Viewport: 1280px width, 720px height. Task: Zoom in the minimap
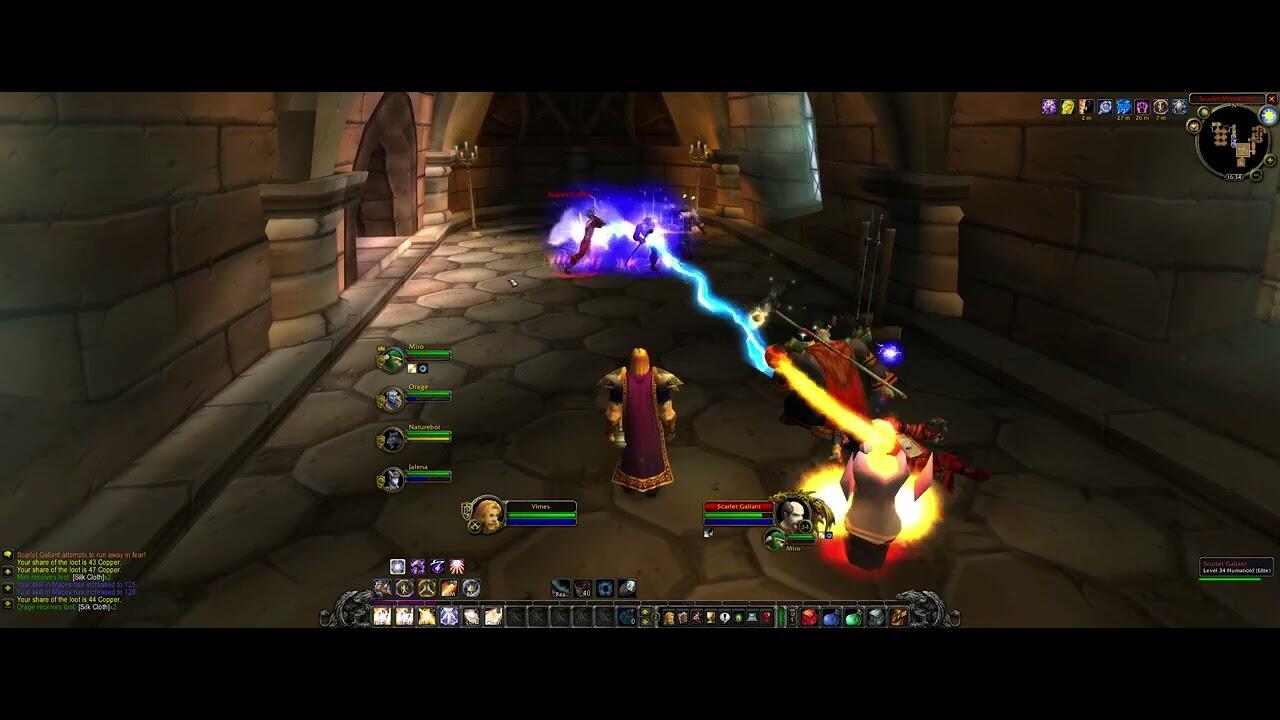[x=1270, y=160]
